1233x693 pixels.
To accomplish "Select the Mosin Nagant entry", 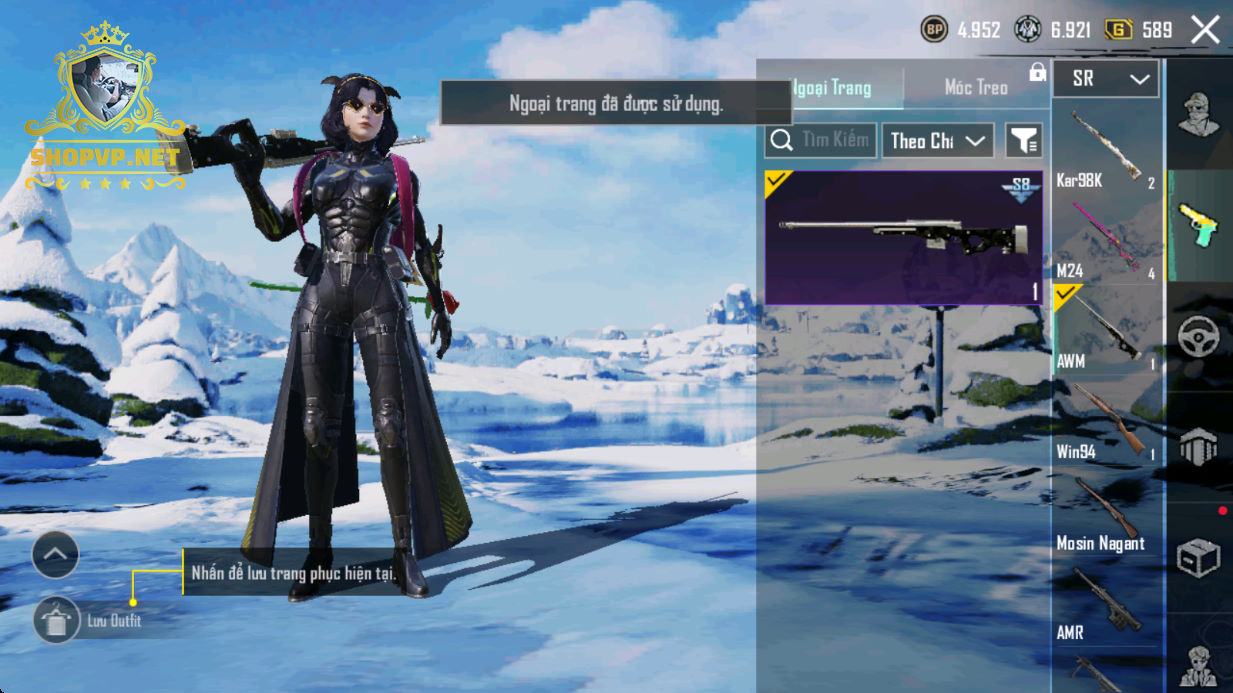I will [1106, 513].
